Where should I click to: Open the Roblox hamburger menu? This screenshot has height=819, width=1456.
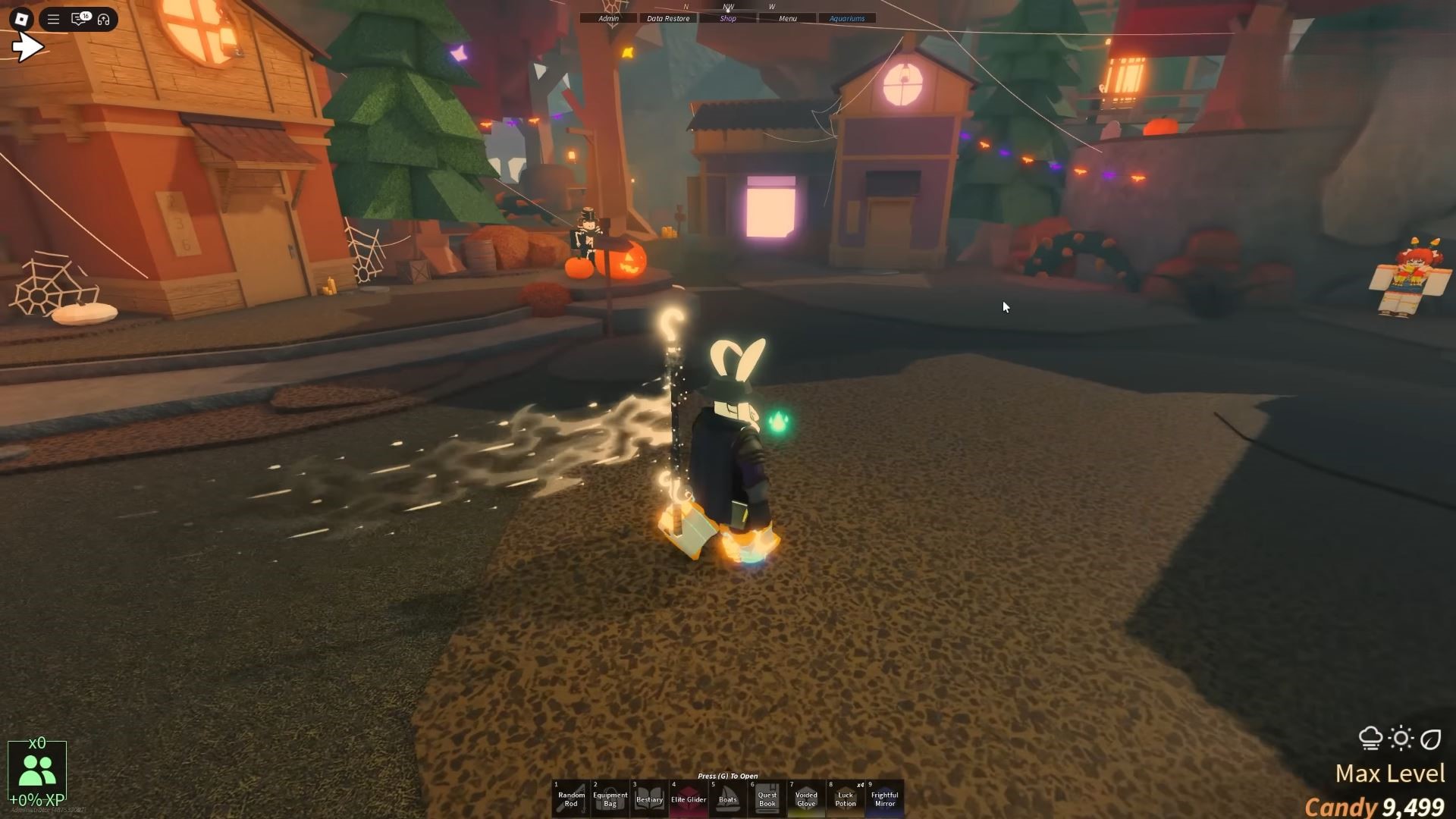coord(53,19)
